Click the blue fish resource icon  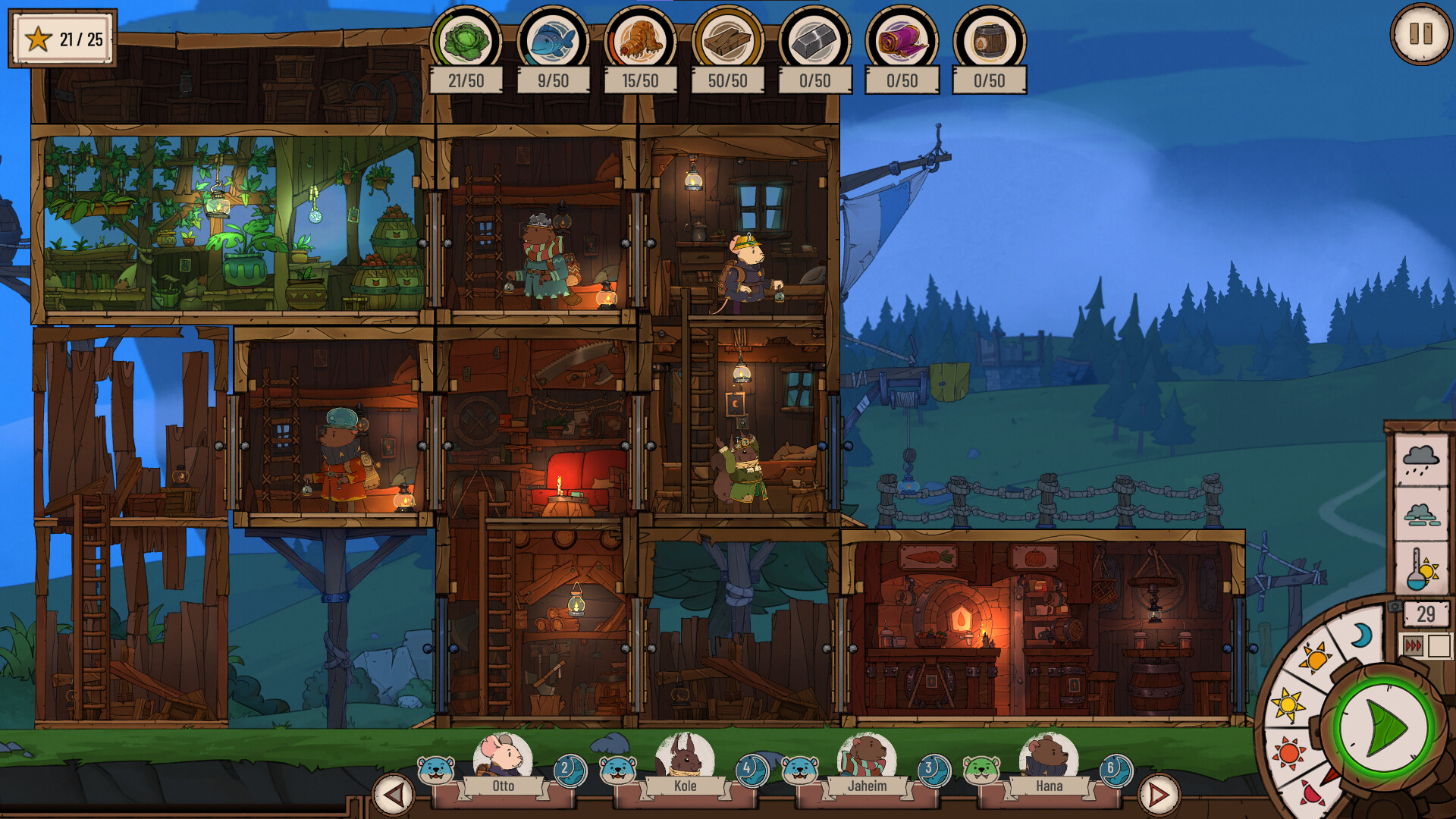[553, 41]
